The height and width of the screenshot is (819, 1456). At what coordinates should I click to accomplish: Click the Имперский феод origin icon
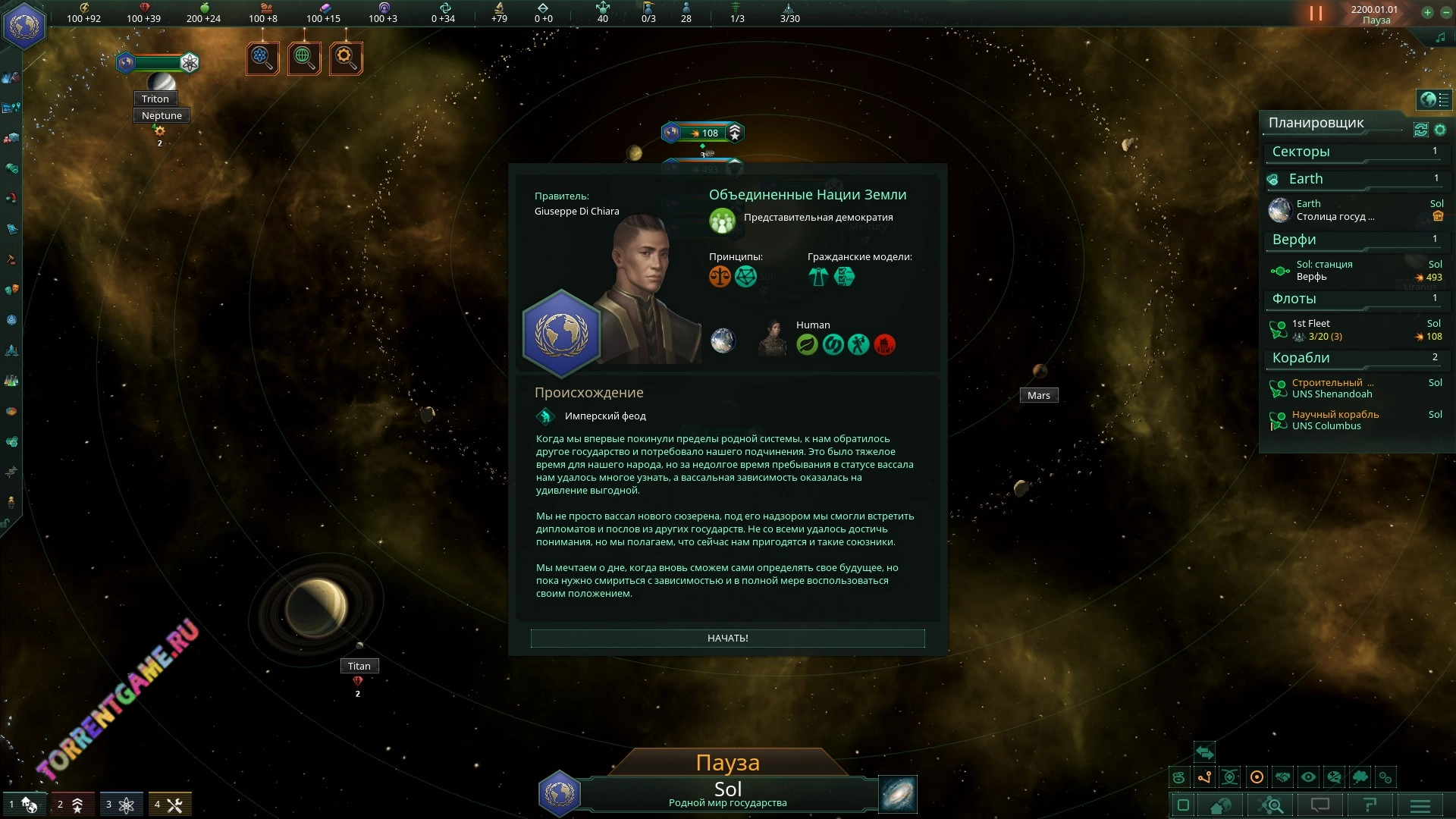pos(545,416)
